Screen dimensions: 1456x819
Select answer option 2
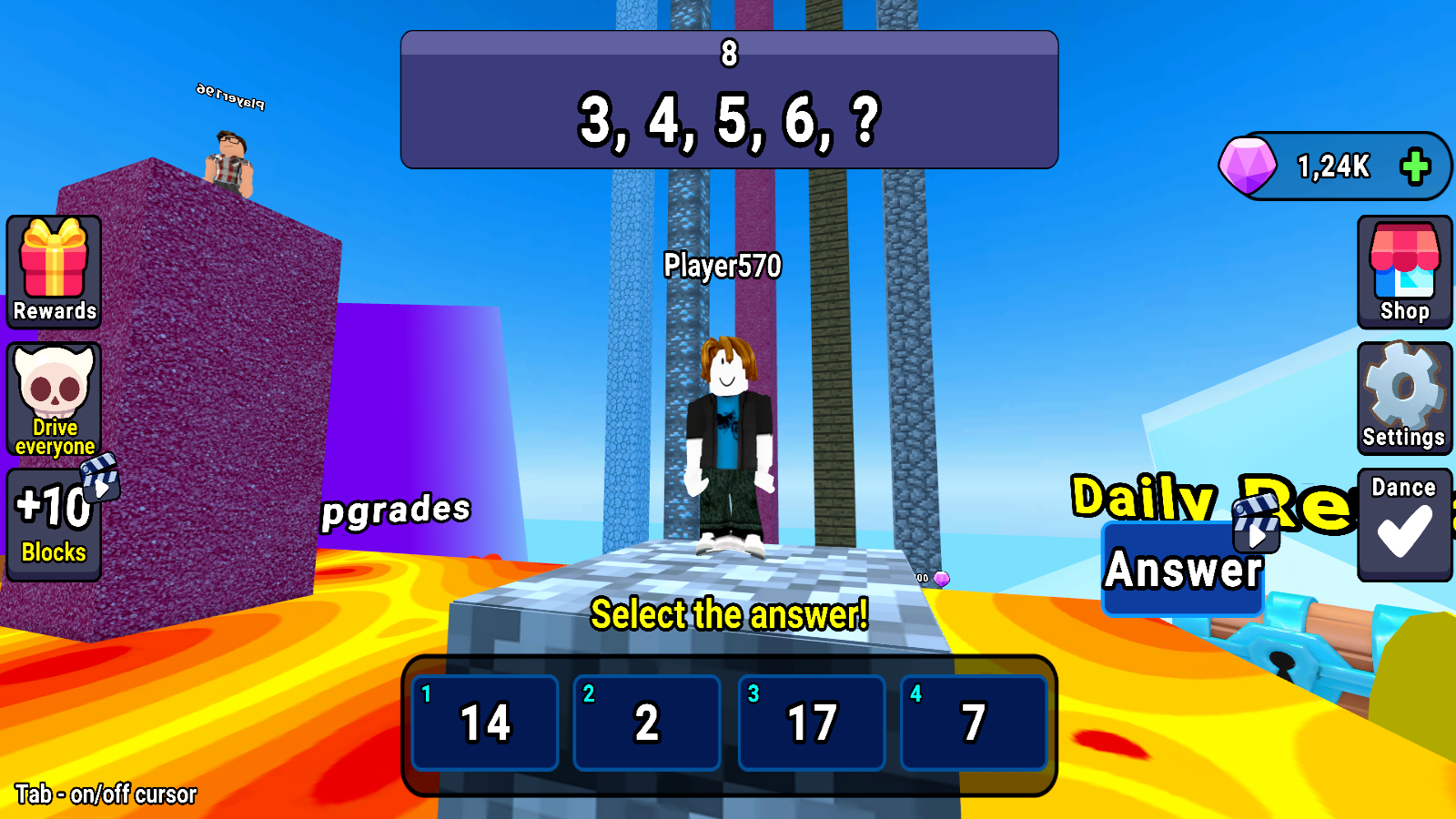click(647, 722)
